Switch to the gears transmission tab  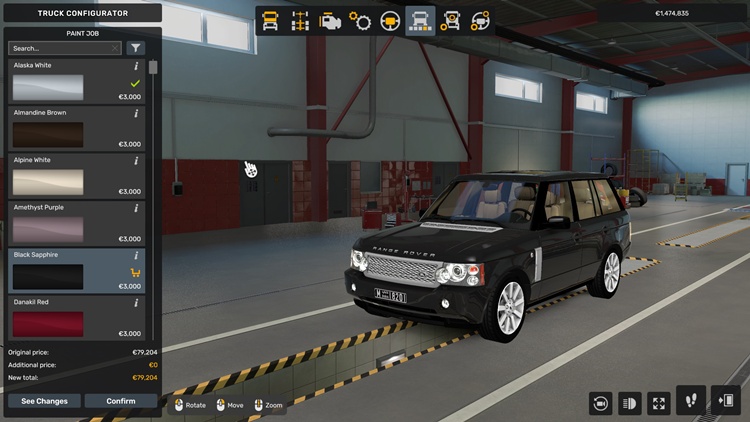coord(360,21)
